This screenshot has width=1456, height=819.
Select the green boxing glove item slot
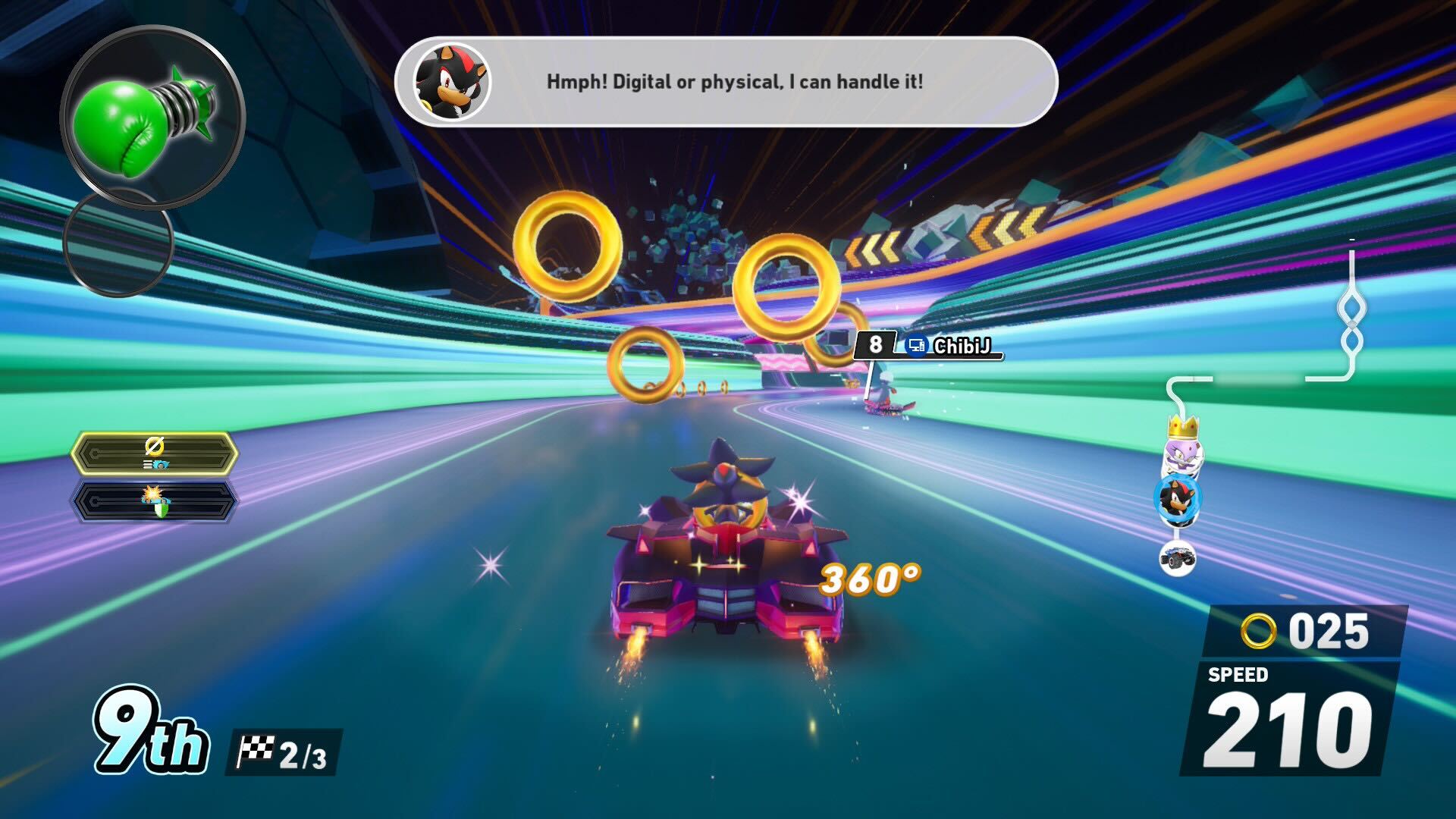tap(150, 118)
